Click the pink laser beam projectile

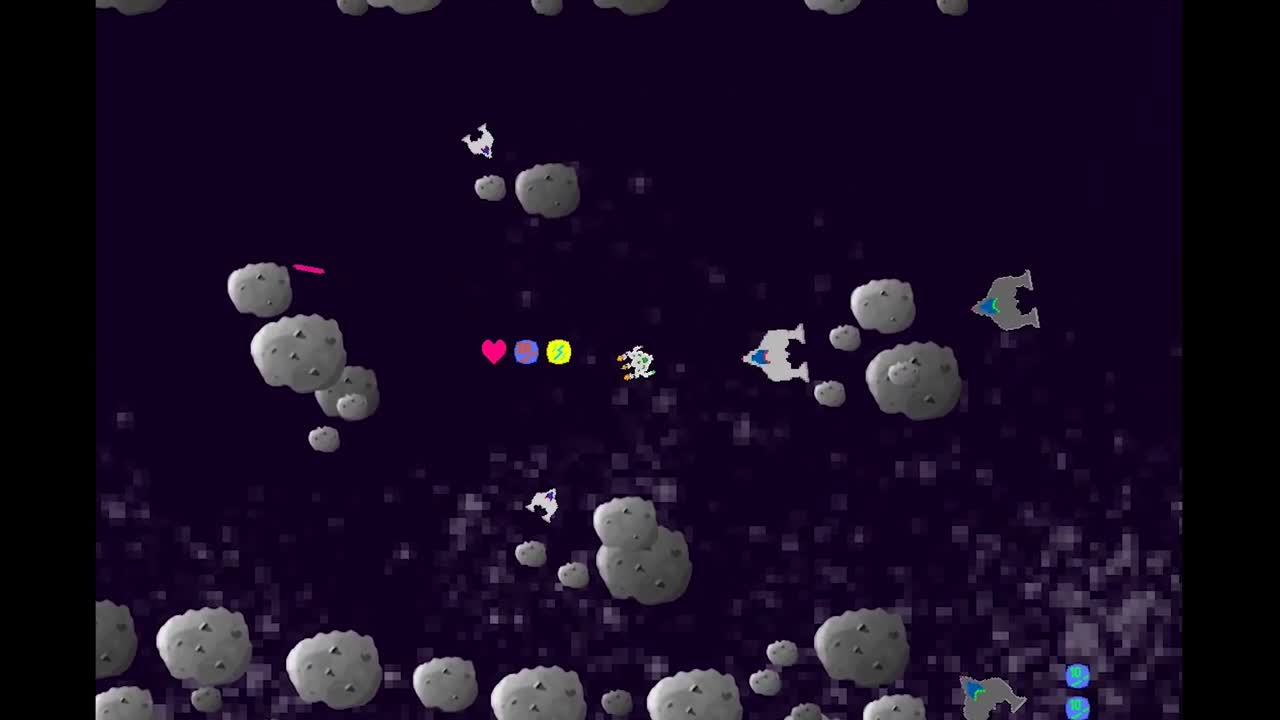click(x=308, y=268)
